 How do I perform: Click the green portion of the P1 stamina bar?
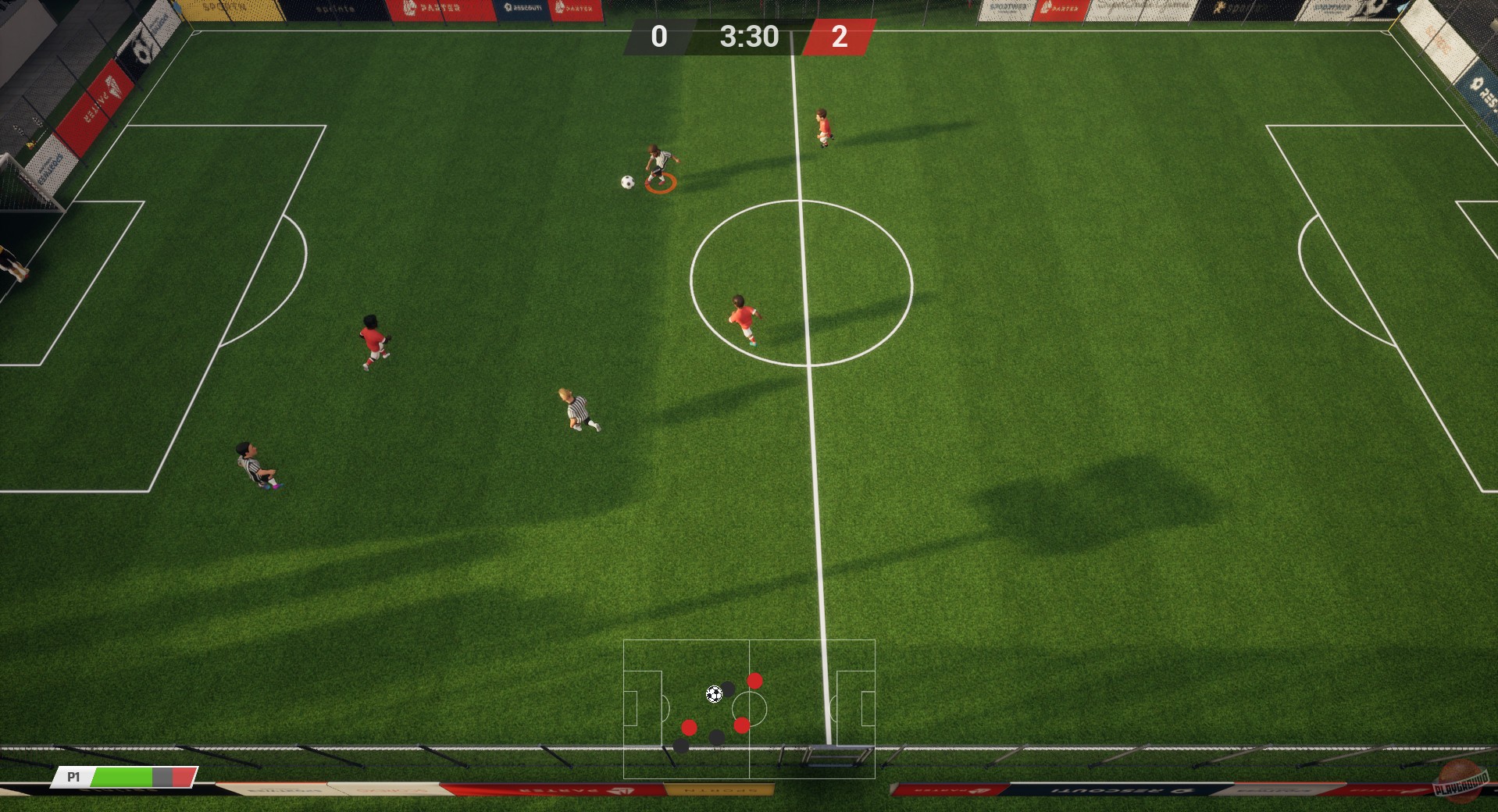[x=121, y=777]
